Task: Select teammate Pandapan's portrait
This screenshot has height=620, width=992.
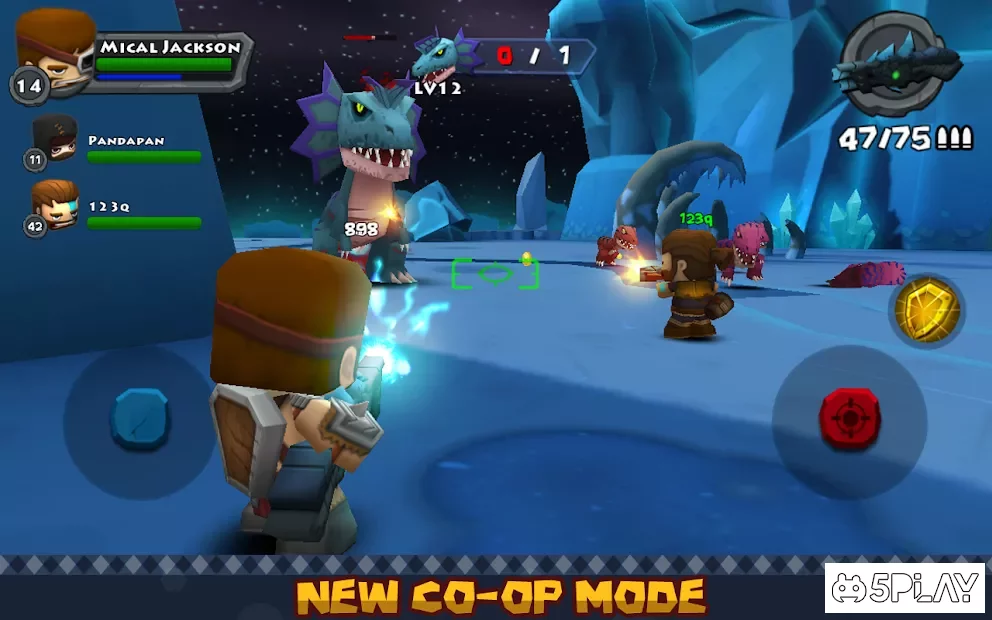Action: pos(55,139)
